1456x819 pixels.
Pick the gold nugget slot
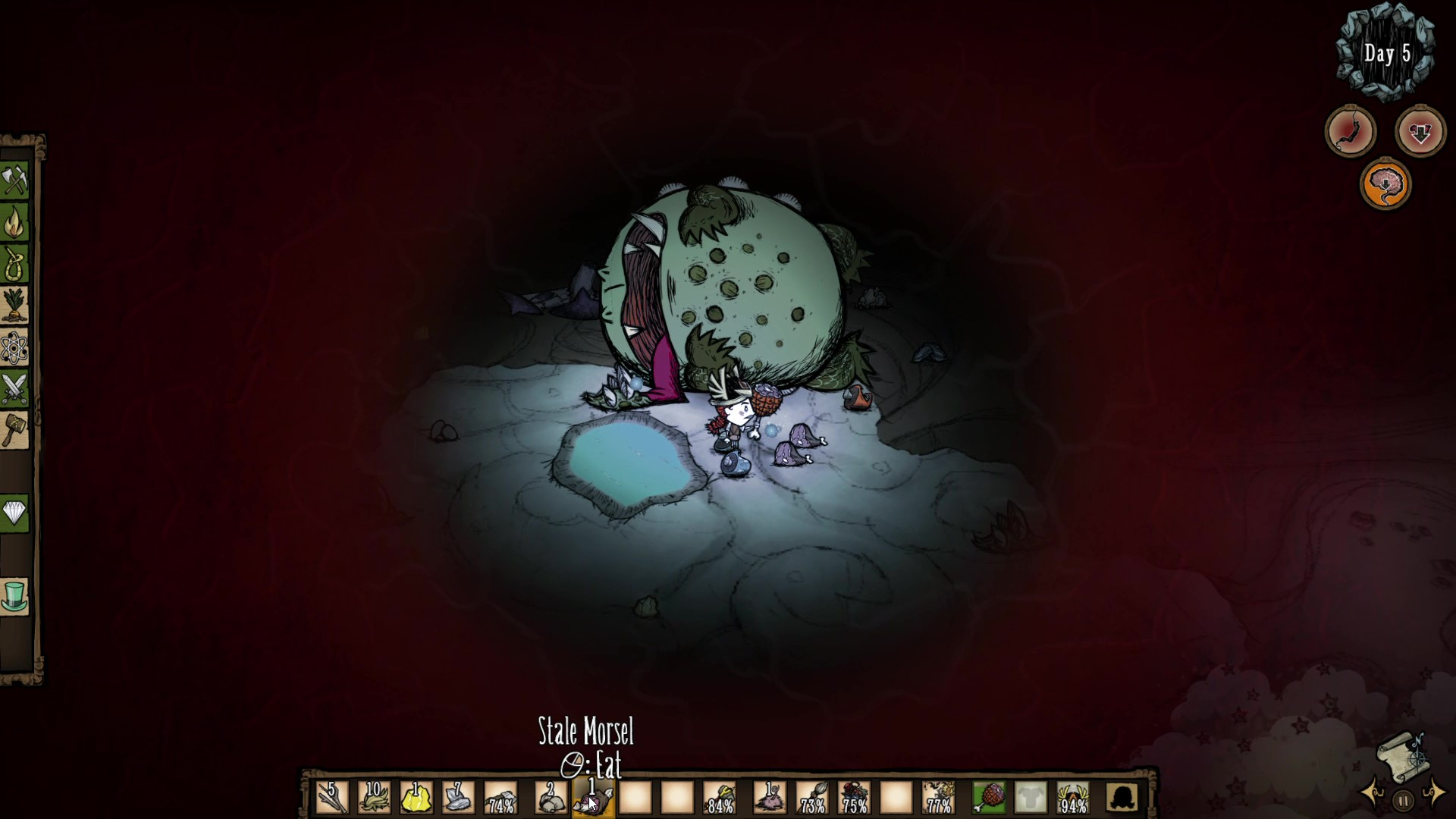click(x=416, y=798)
